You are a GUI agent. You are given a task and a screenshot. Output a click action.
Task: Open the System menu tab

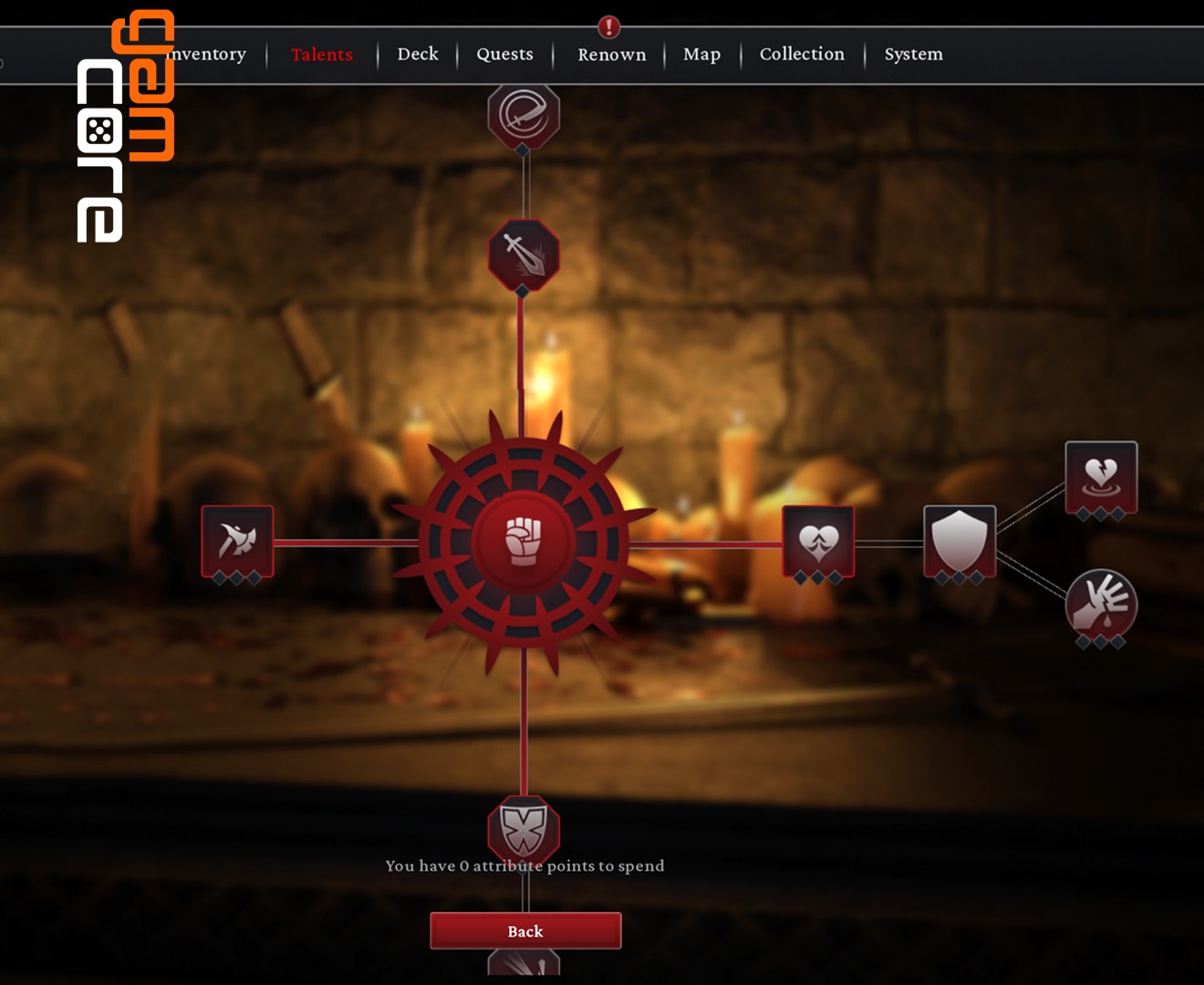[x=913, y=55]
